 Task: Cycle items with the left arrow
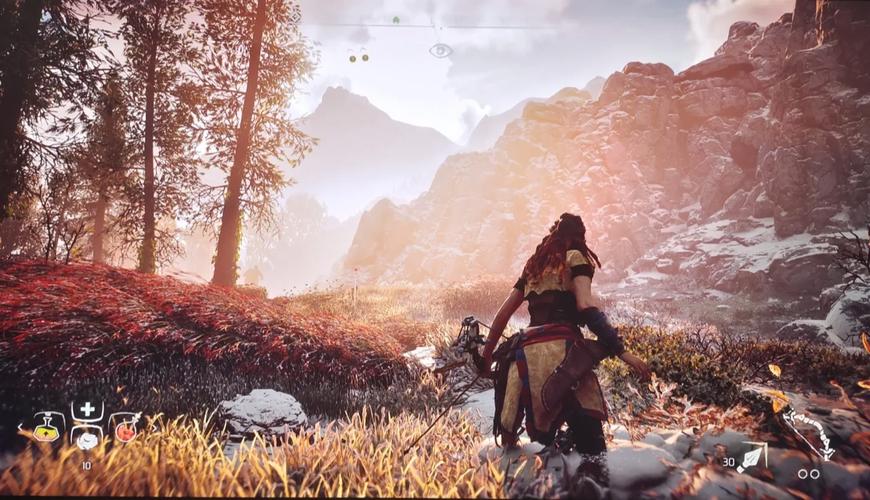19,429
